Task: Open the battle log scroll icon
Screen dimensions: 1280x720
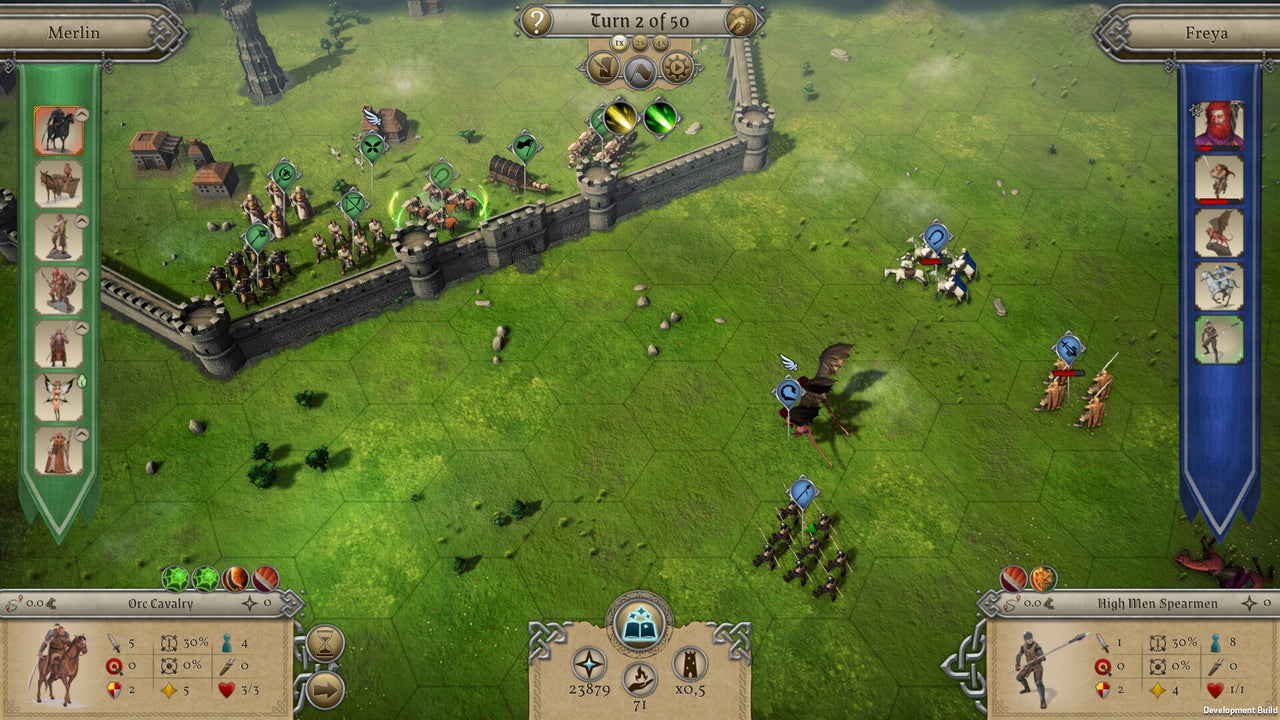Action: point(603,68)
